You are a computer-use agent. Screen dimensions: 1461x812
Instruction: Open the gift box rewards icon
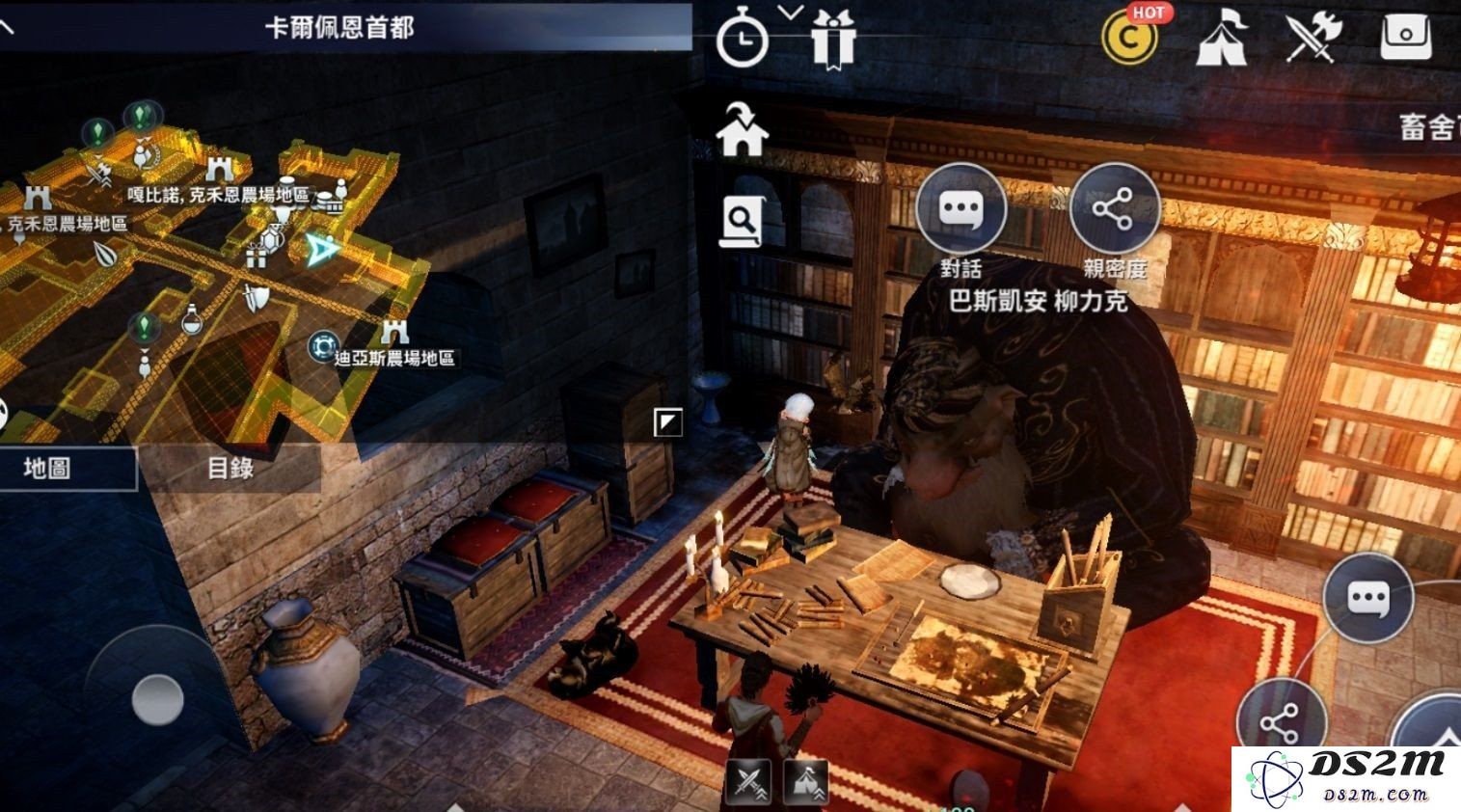(x=831, y=39)
